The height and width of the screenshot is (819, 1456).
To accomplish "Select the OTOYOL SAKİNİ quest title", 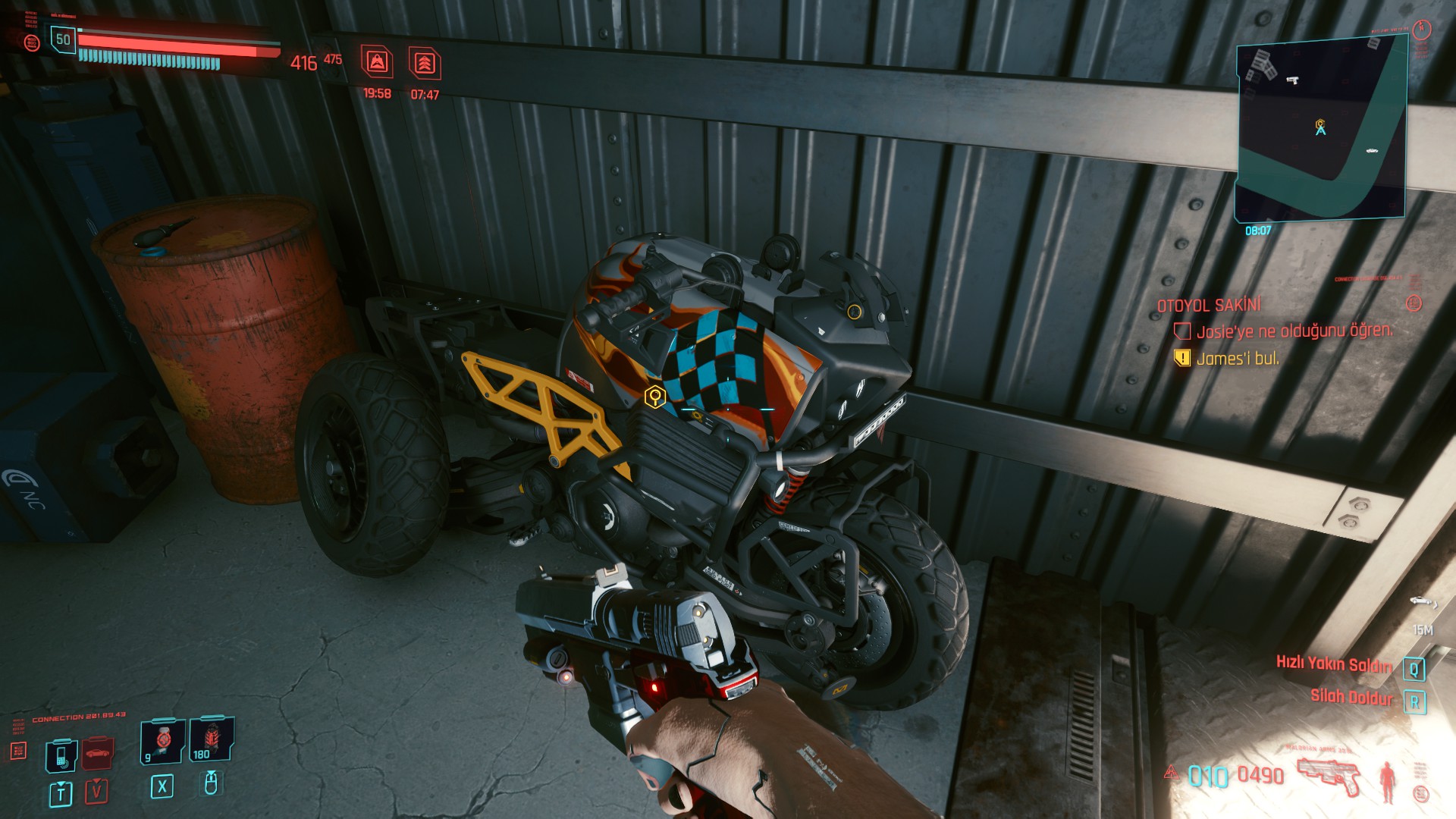I will [1208, 306].
